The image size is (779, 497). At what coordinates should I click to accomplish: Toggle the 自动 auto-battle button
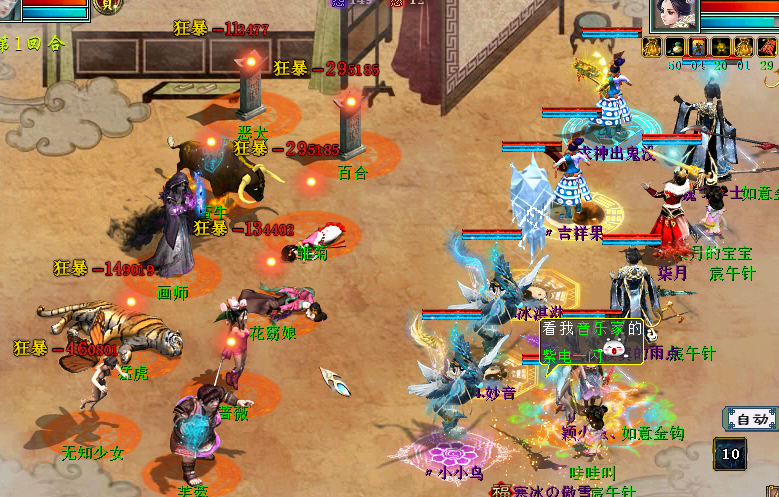pos(750,419)
